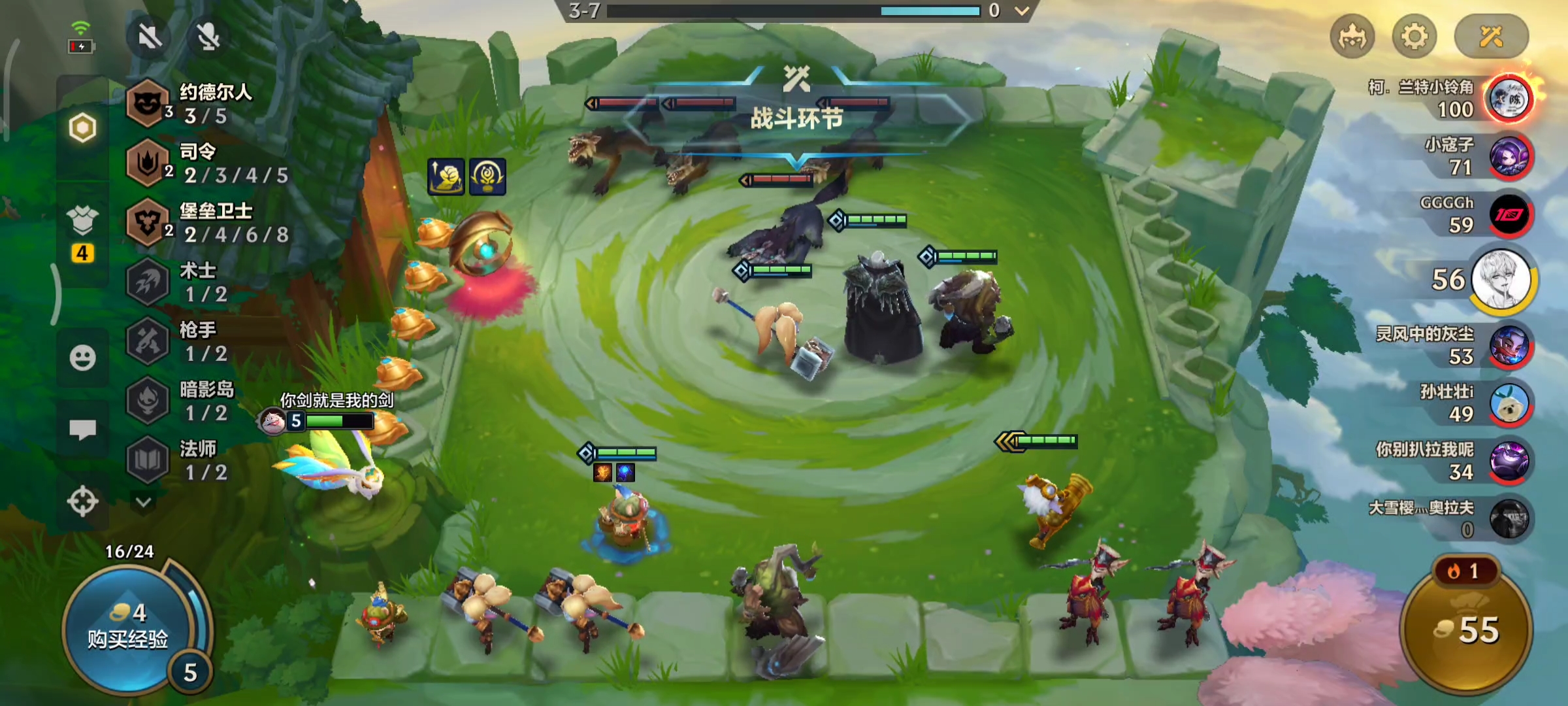The width and height of the screenshot is (1568, 706).
Task: Click the hexagon icon on left sidebar
Action: coord(82,127)
